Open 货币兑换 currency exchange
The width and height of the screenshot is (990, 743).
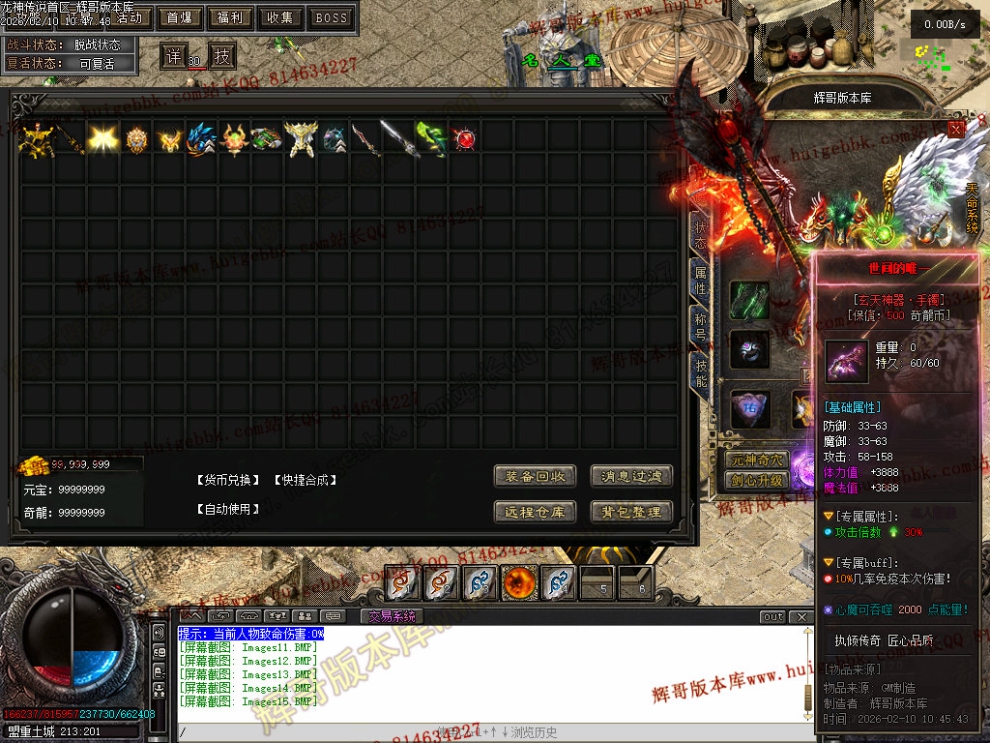pyautogui.click(x=228, y=480)
